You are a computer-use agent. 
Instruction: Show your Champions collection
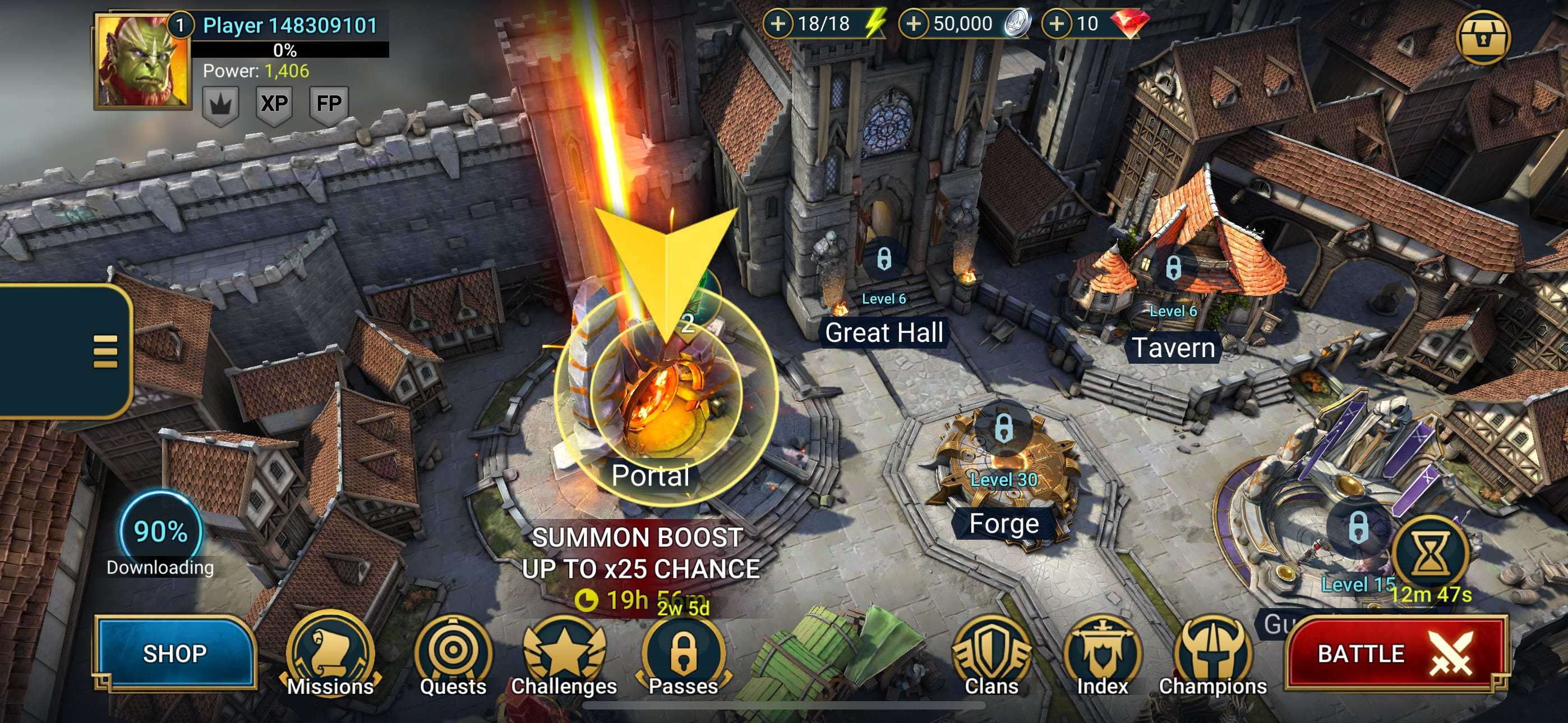click(x=1212, y=658)
